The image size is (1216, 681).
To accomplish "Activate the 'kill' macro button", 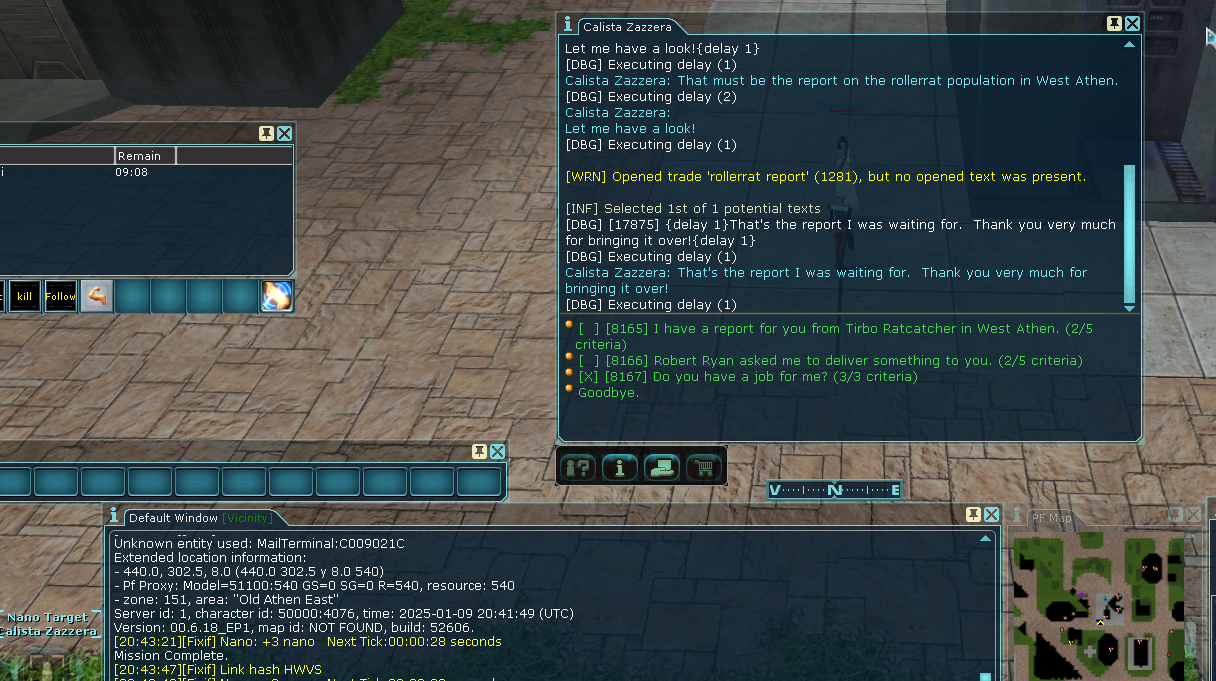I will [x=25, y=296].
